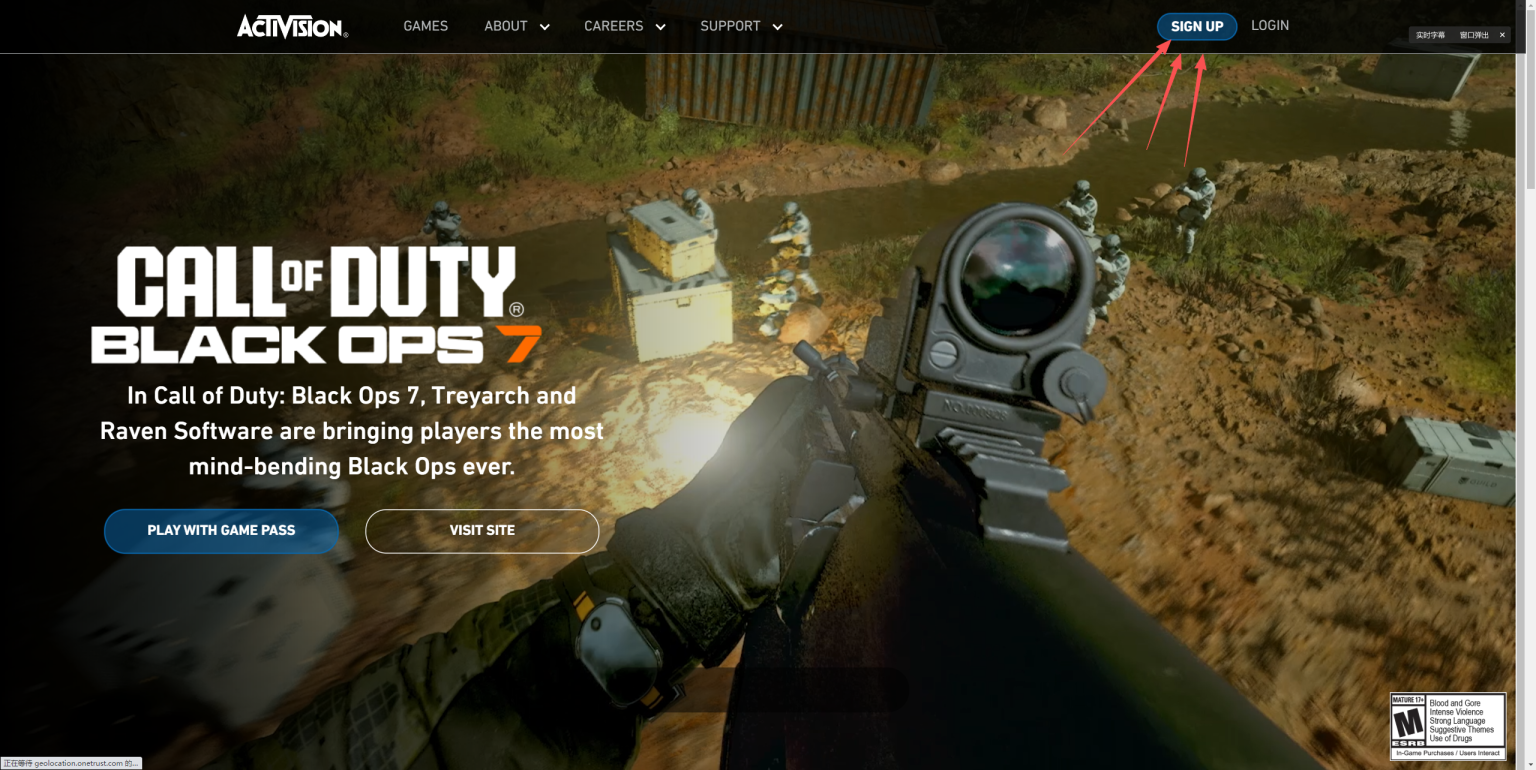Viewport: 1536px width, 770px height.
Task: Click the geolocation status message bottom left
Action: click(70, 762)
